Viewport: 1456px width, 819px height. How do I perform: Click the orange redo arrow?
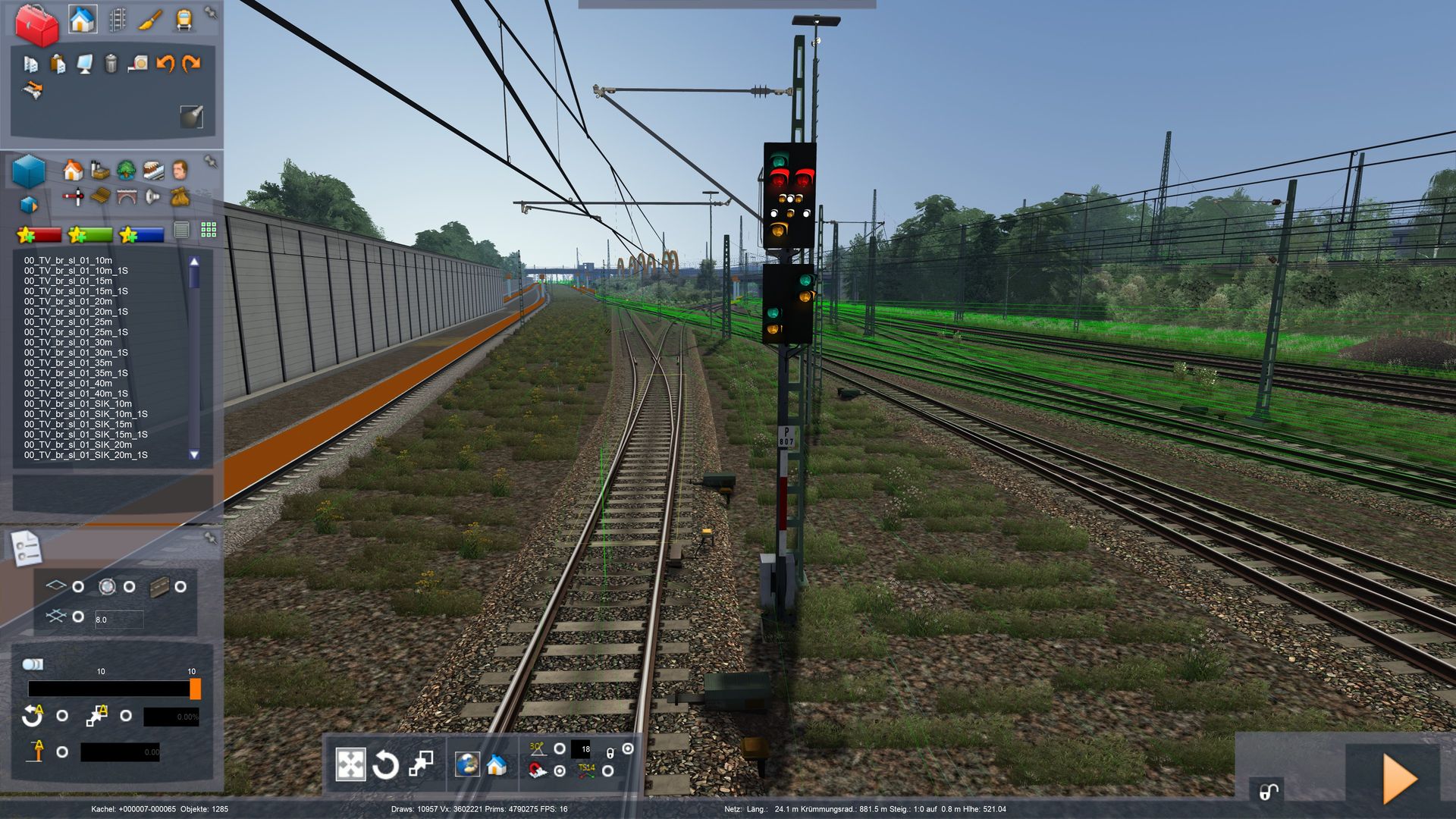point(191,64)
